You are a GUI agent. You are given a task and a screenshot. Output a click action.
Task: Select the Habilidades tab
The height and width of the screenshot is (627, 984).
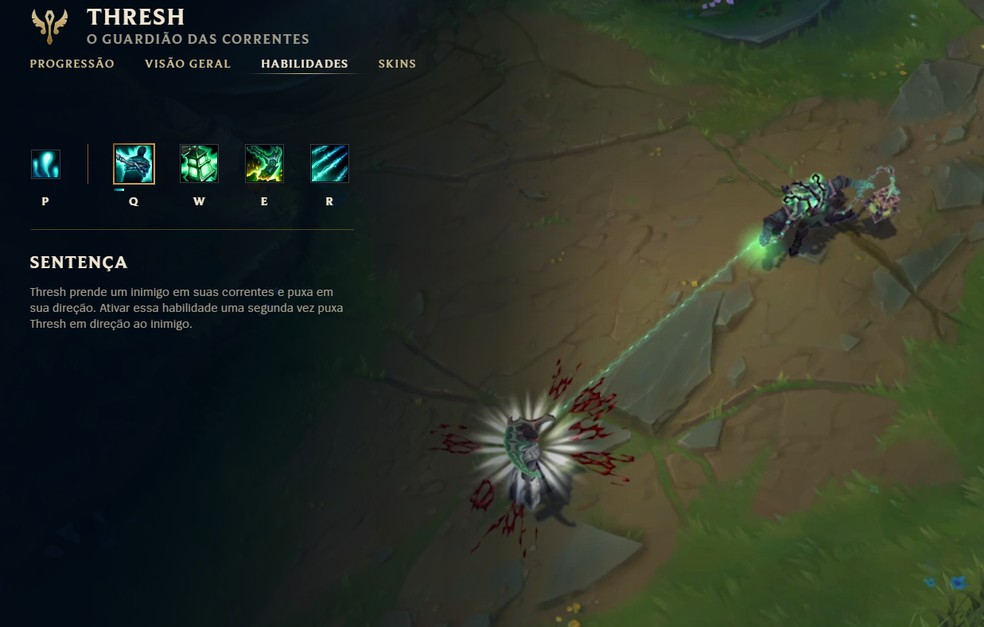(x=304, y=64)
